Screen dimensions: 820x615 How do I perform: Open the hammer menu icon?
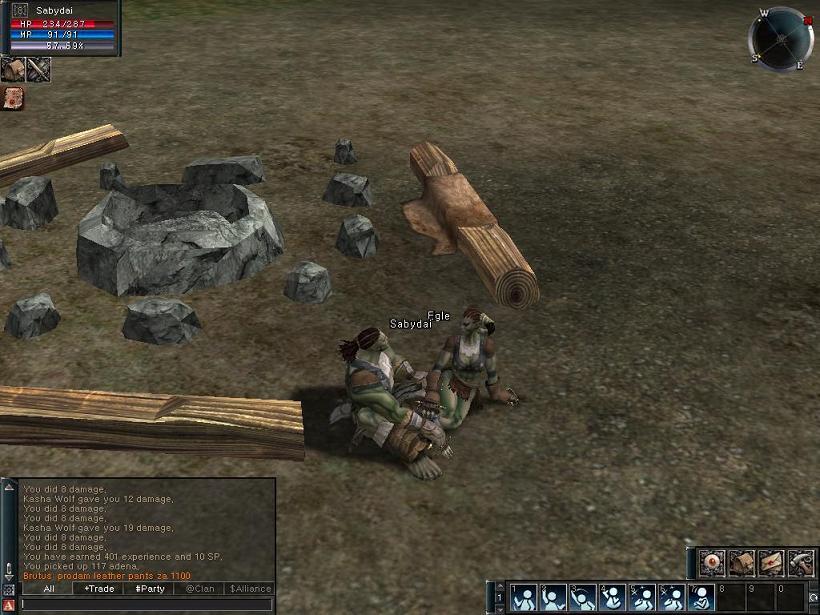[801, 563]
